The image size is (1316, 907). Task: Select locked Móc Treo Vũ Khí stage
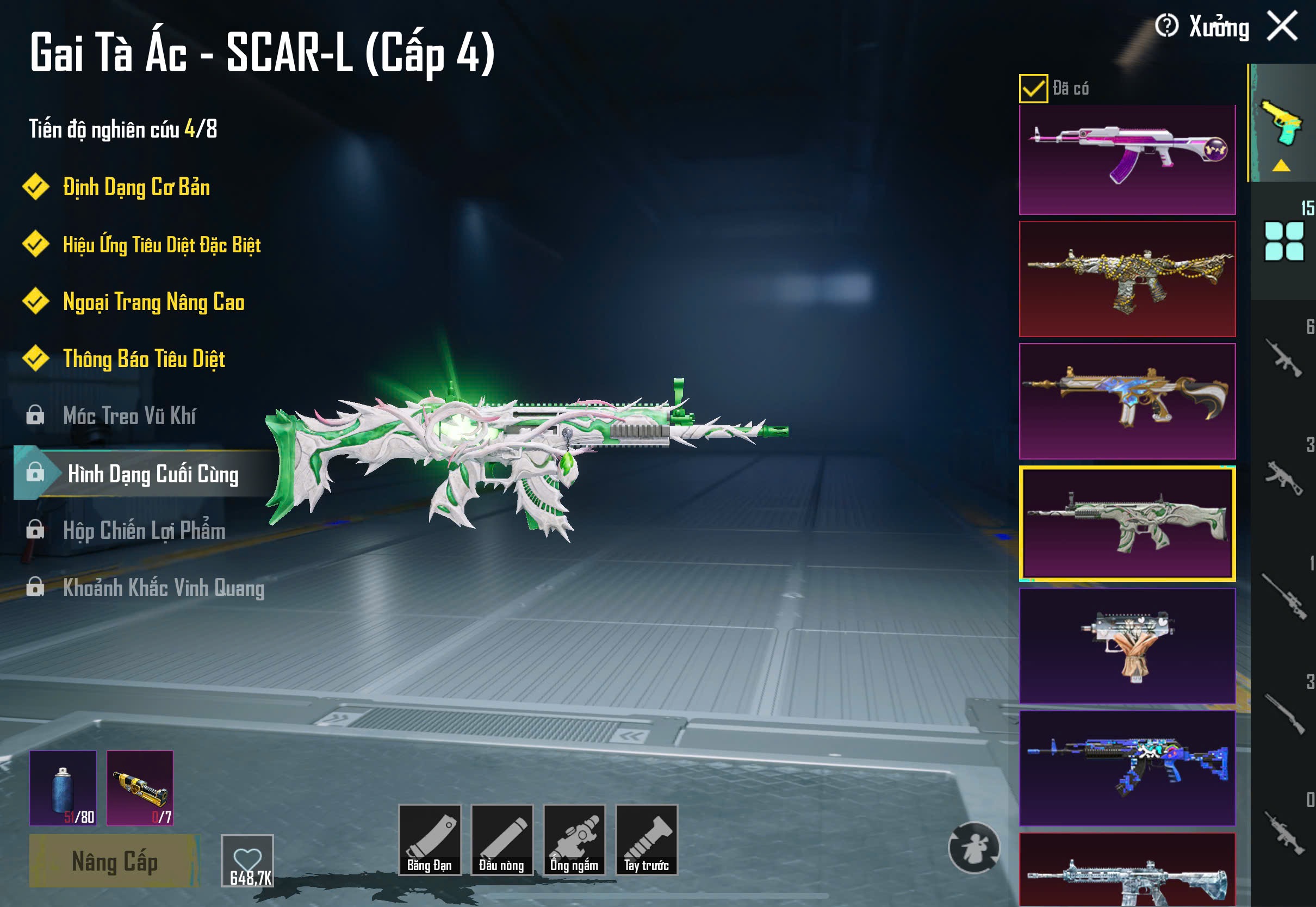tap(129, 416)
